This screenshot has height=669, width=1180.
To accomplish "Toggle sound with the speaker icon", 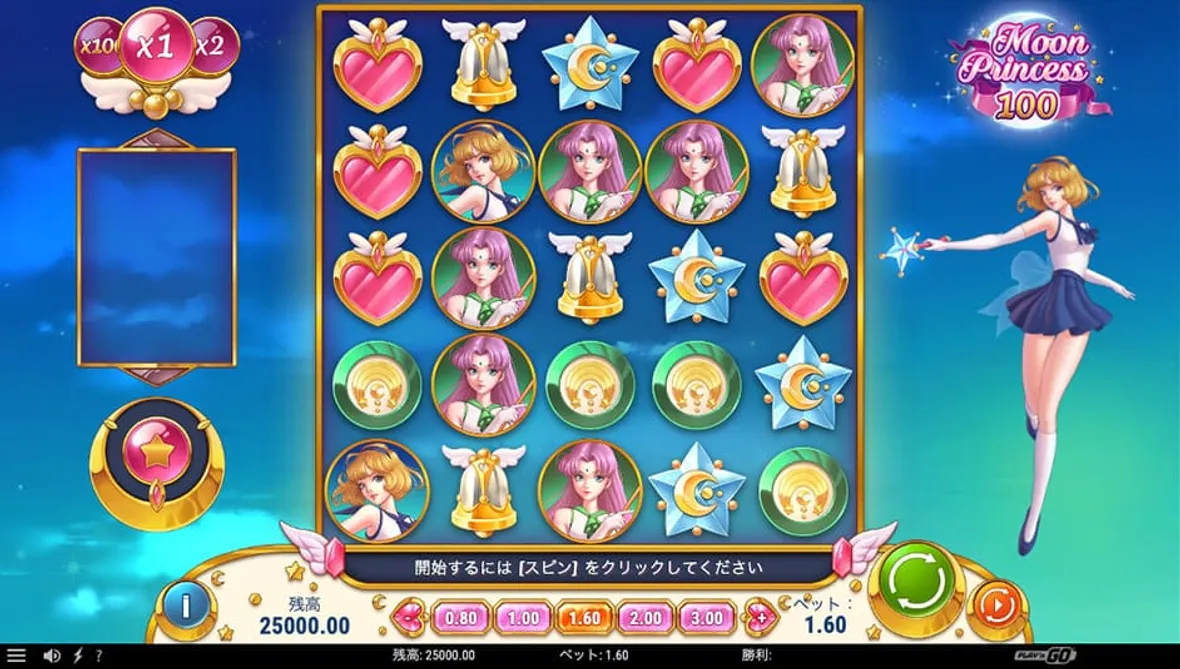I will point(52,656).
